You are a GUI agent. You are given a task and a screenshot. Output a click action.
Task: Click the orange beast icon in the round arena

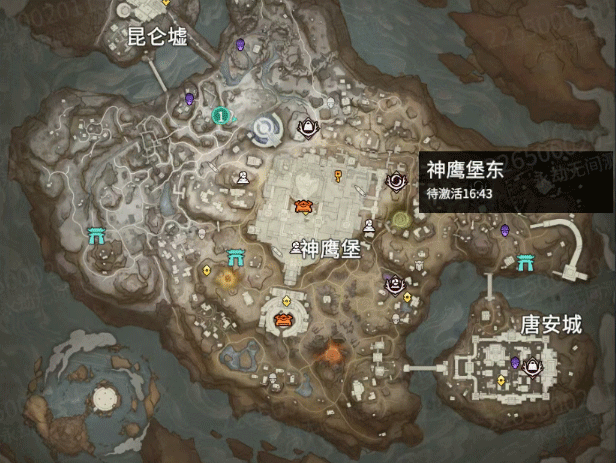tap(285, 320)
